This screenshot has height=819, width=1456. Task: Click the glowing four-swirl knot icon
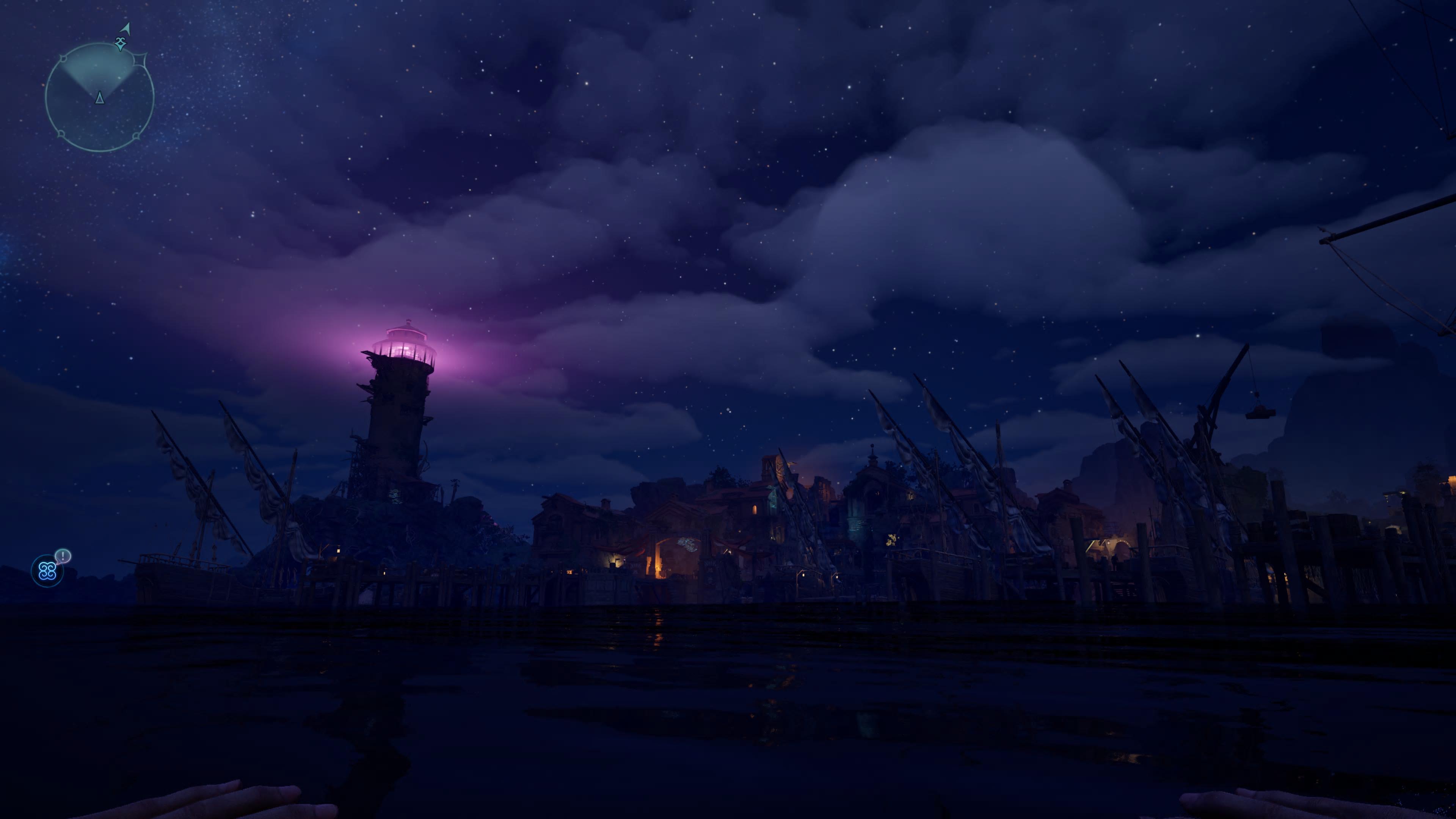click(x=46, y=571)
